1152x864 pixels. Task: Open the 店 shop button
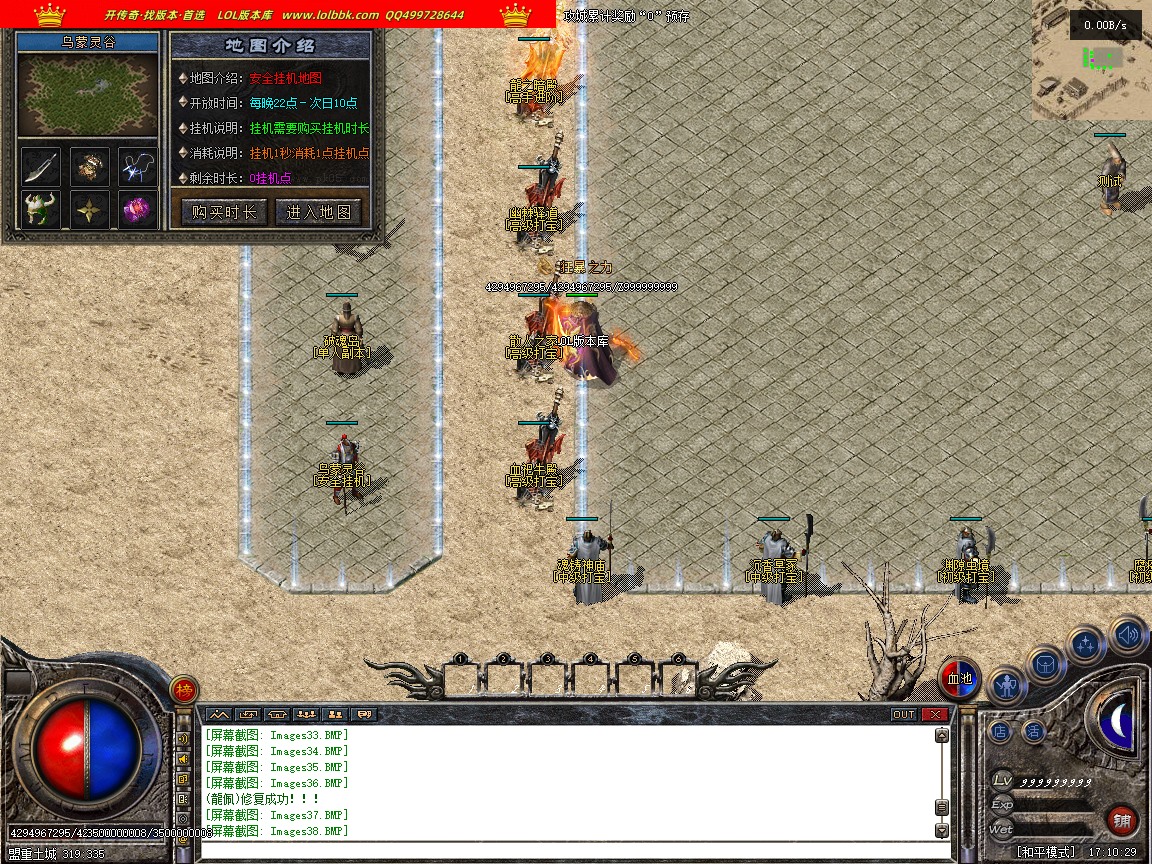coord(1001,733)
